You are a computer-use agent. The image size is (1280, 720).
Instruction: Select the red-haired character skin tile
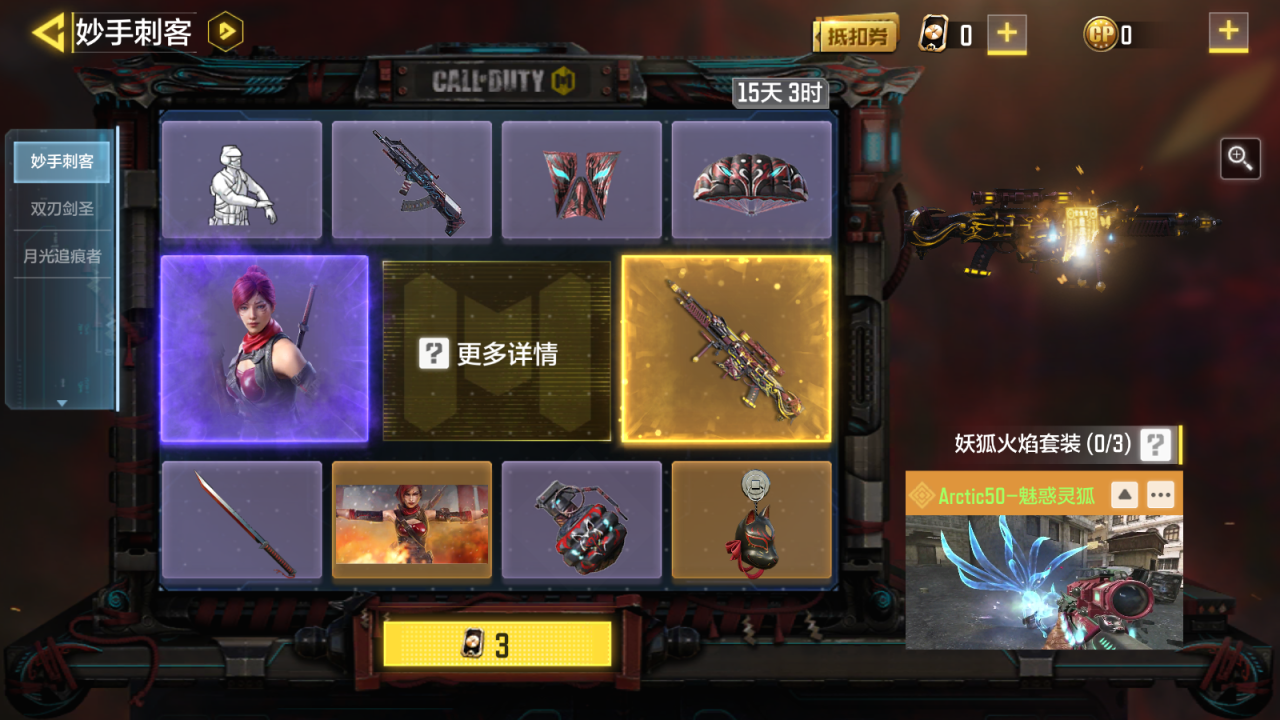265,348
